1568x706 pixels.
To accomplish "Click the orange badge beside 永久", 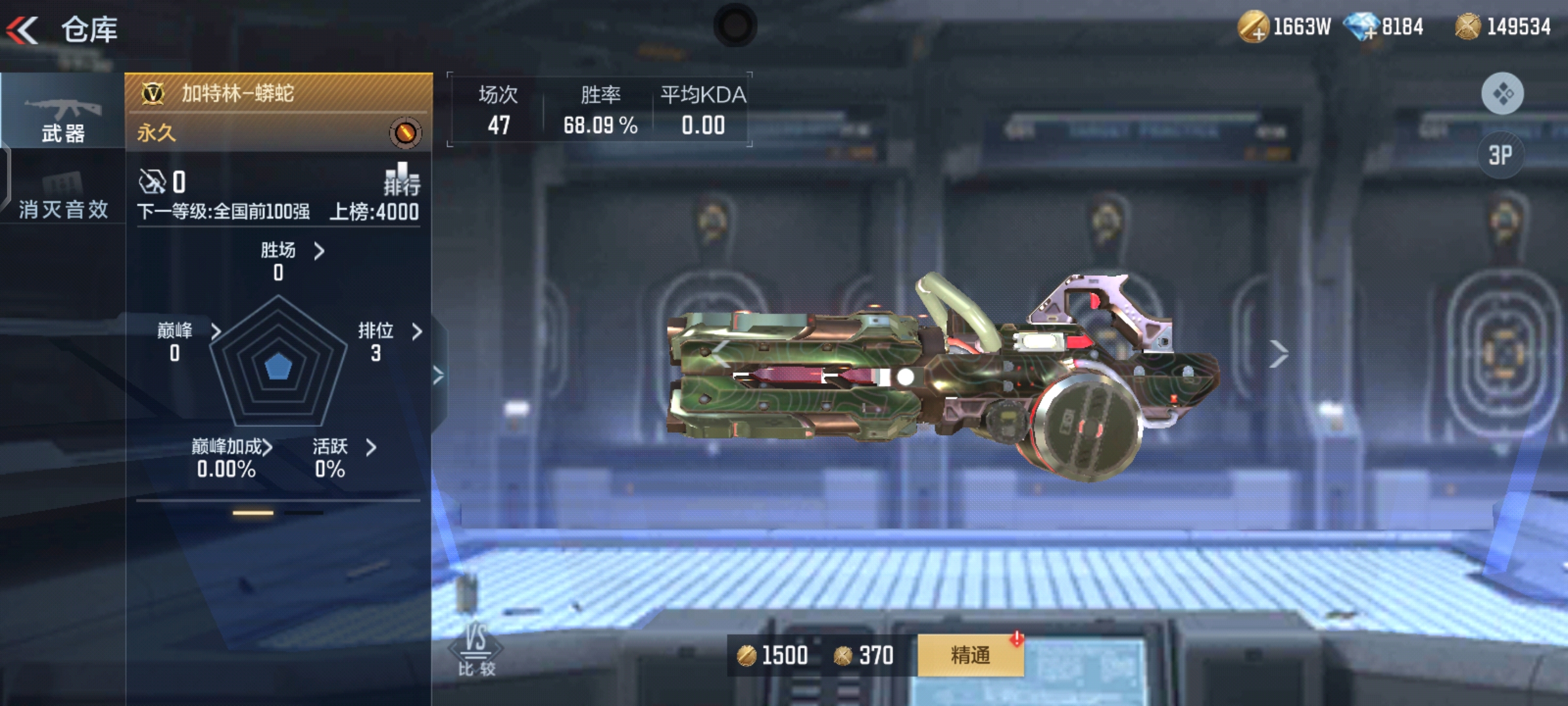I will pos(405,133).
